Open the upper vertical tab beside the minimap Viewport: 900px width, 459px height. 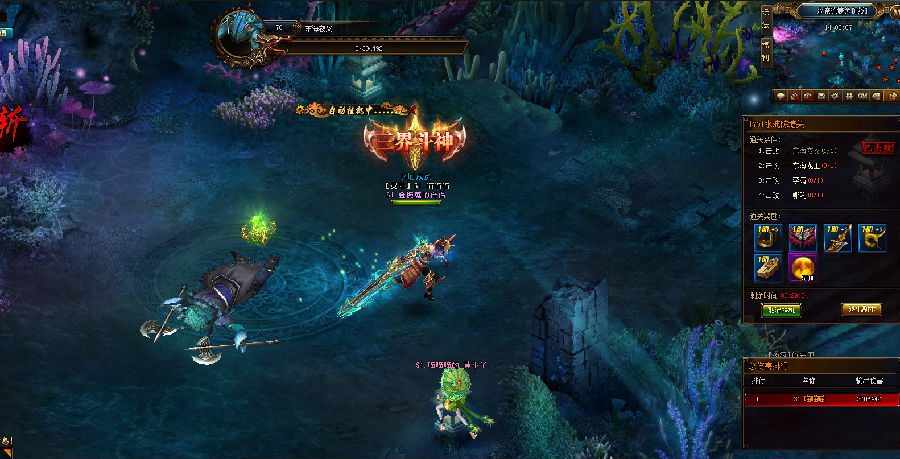[766, 21]
